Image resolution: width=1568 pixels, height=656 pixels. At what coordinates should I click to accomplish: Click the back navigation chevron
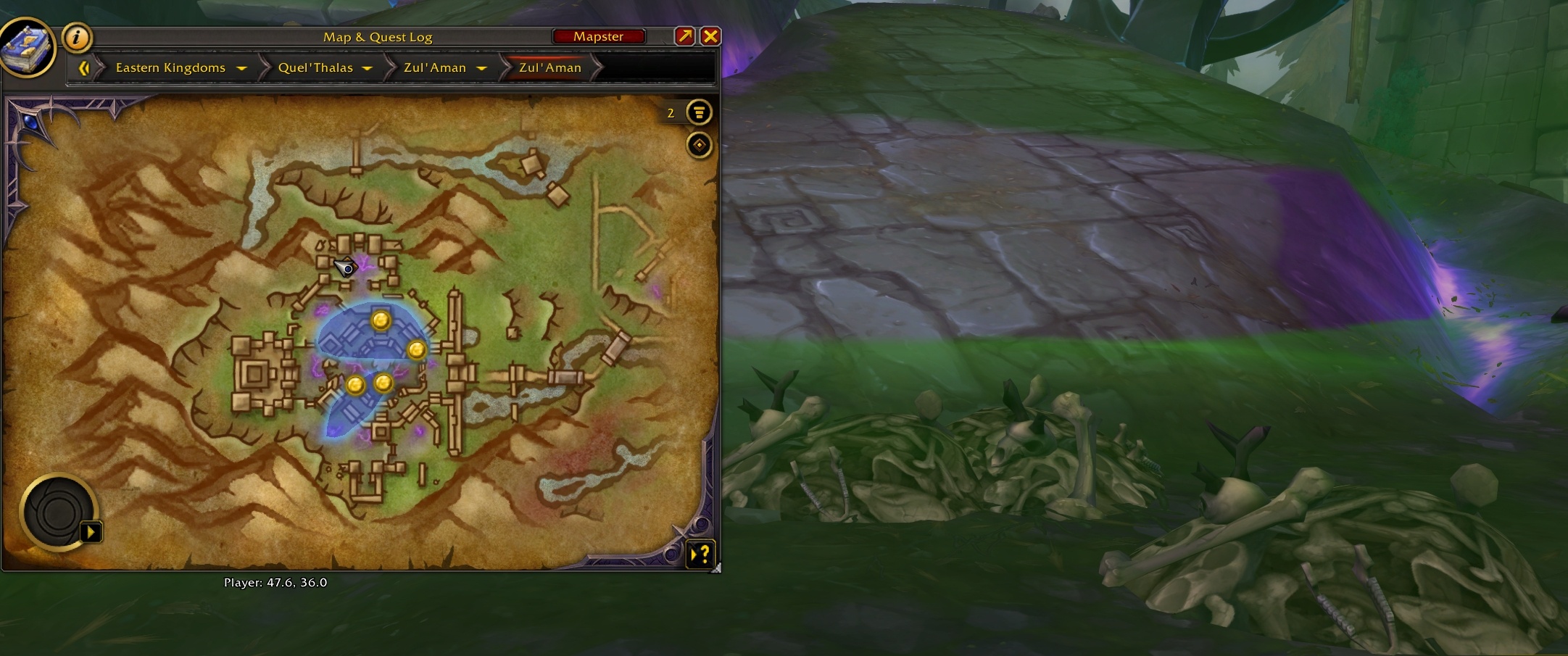tap(86, 67)
